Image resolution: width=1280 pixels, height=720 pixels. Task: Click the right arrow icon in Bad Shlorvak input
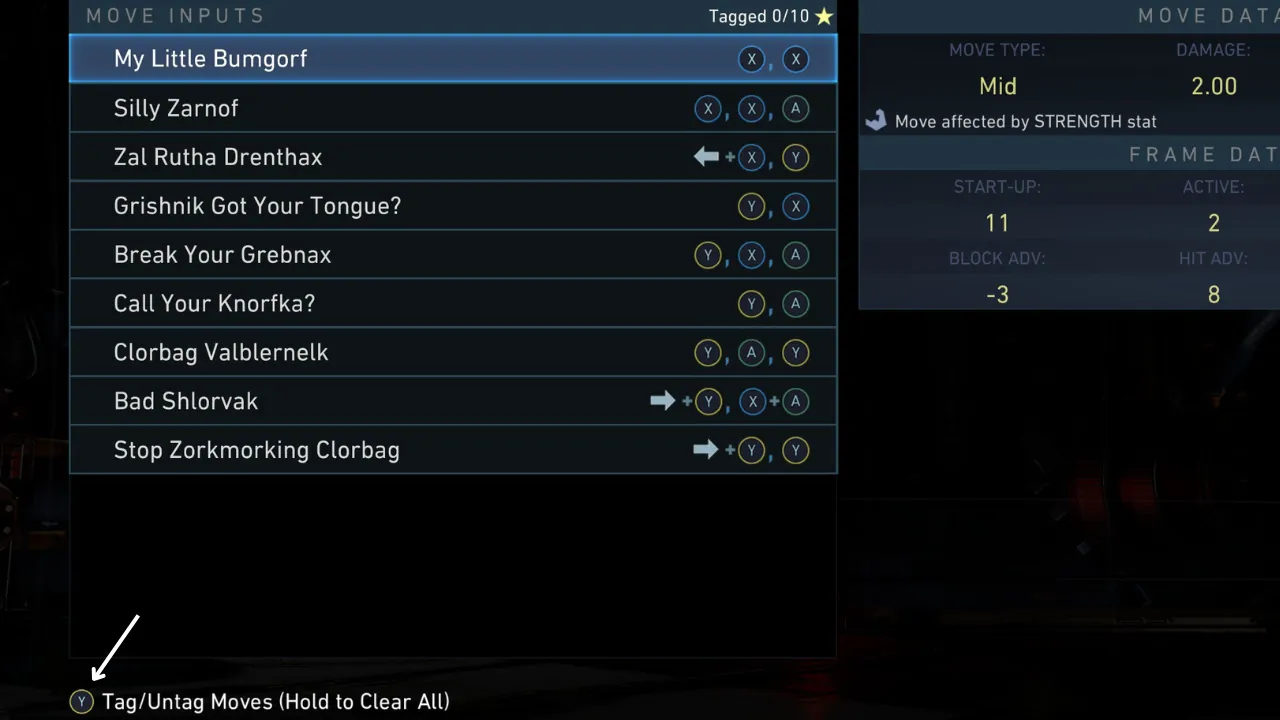(x=662, y=401)
